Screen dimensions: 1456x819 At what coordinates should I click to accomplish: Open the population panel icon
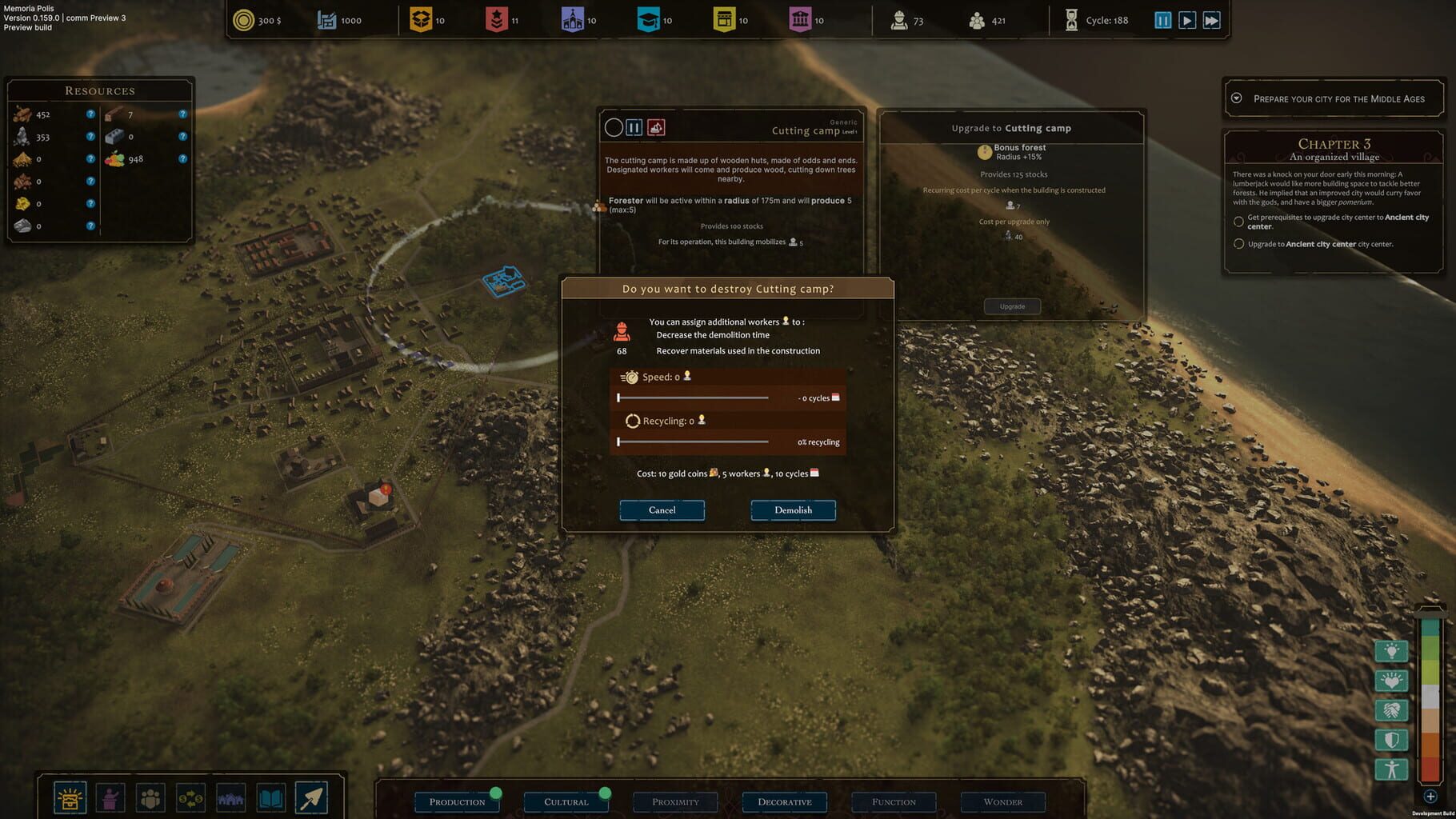click(x=149, y=797)
